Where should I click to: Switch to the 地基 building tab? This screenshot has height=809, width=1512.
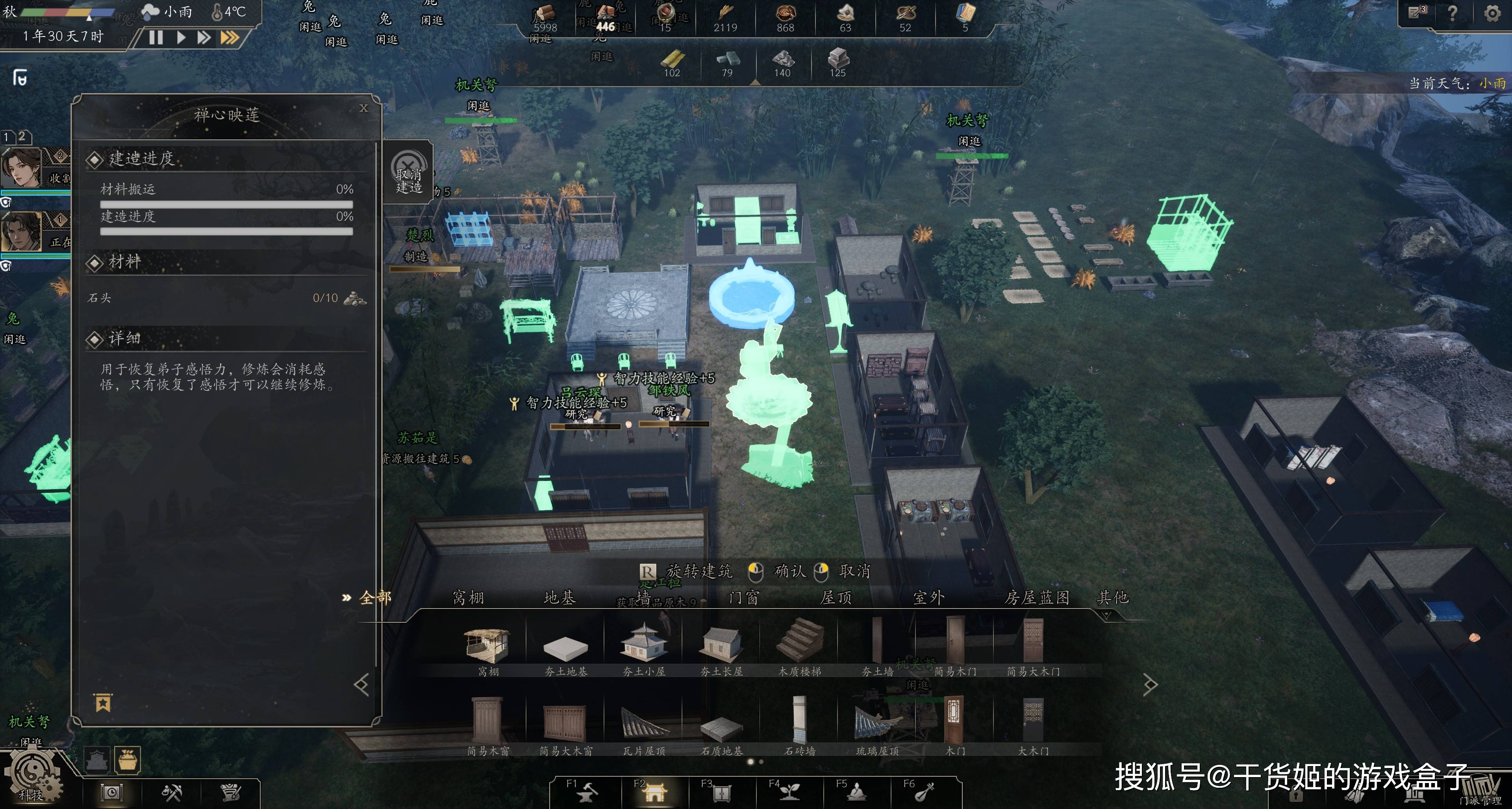tap(560, 597)
